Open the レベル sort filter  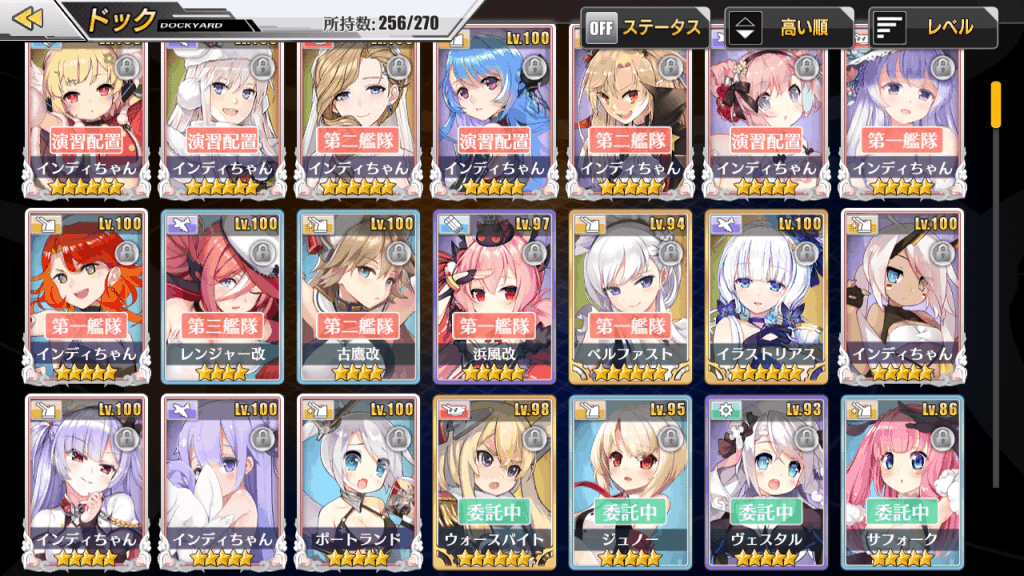[x=933, y=27]
